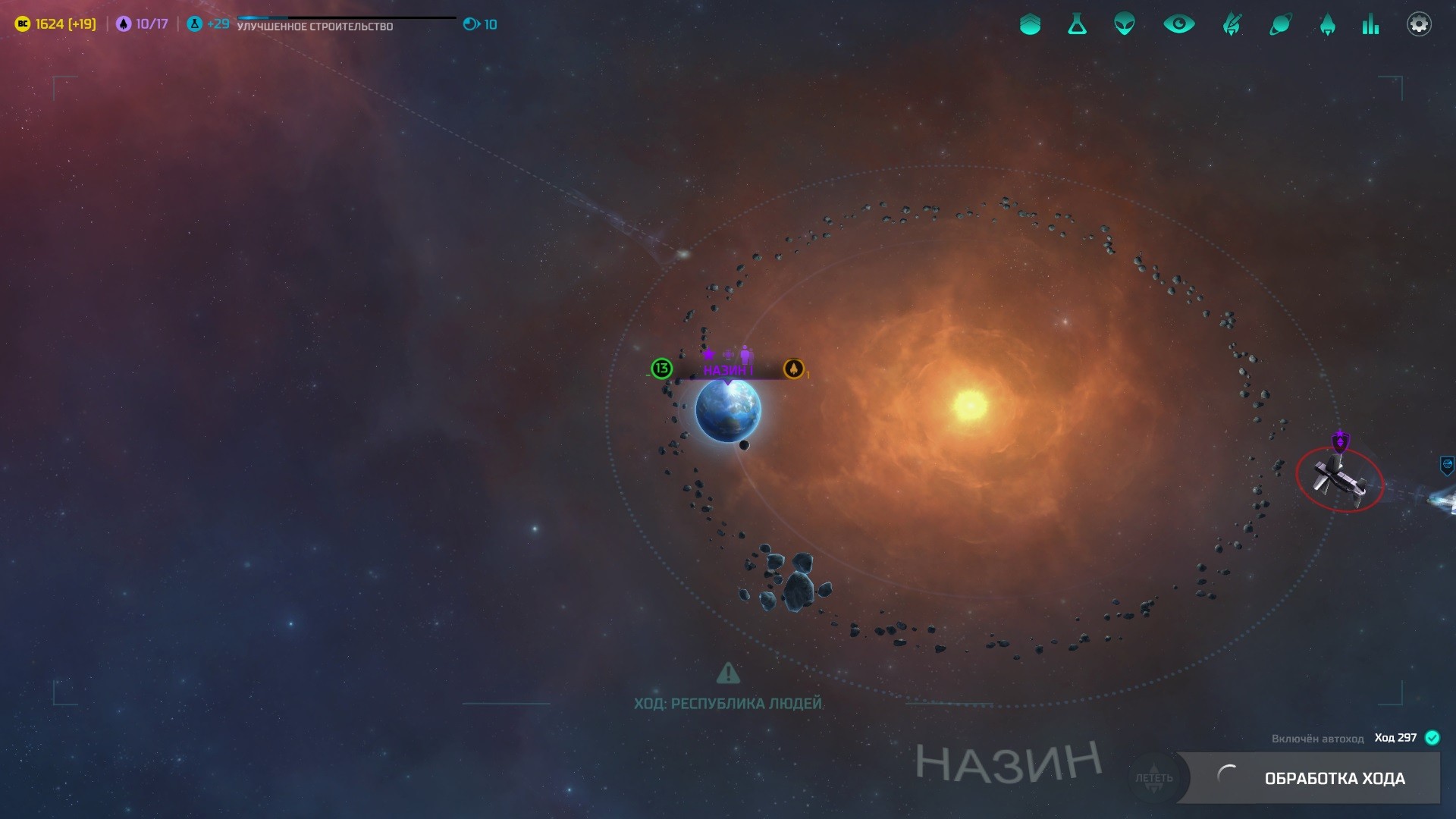Toggle the auto-turn checkmark
Viewport: 1456px width, 819px height.
tap(1432, 738)
